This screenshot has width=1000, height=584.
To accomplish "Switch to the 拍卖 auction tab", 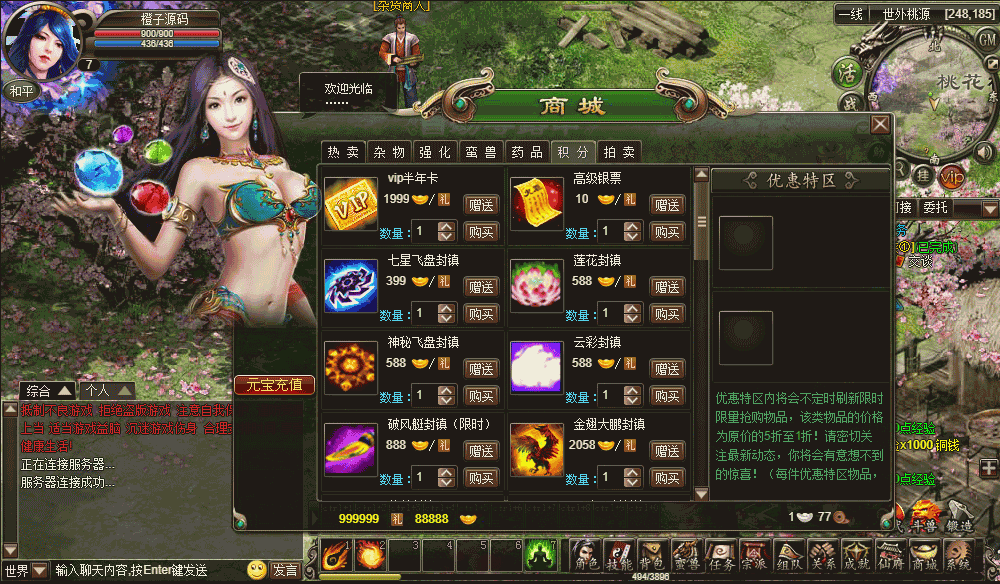I will point(620,152).
